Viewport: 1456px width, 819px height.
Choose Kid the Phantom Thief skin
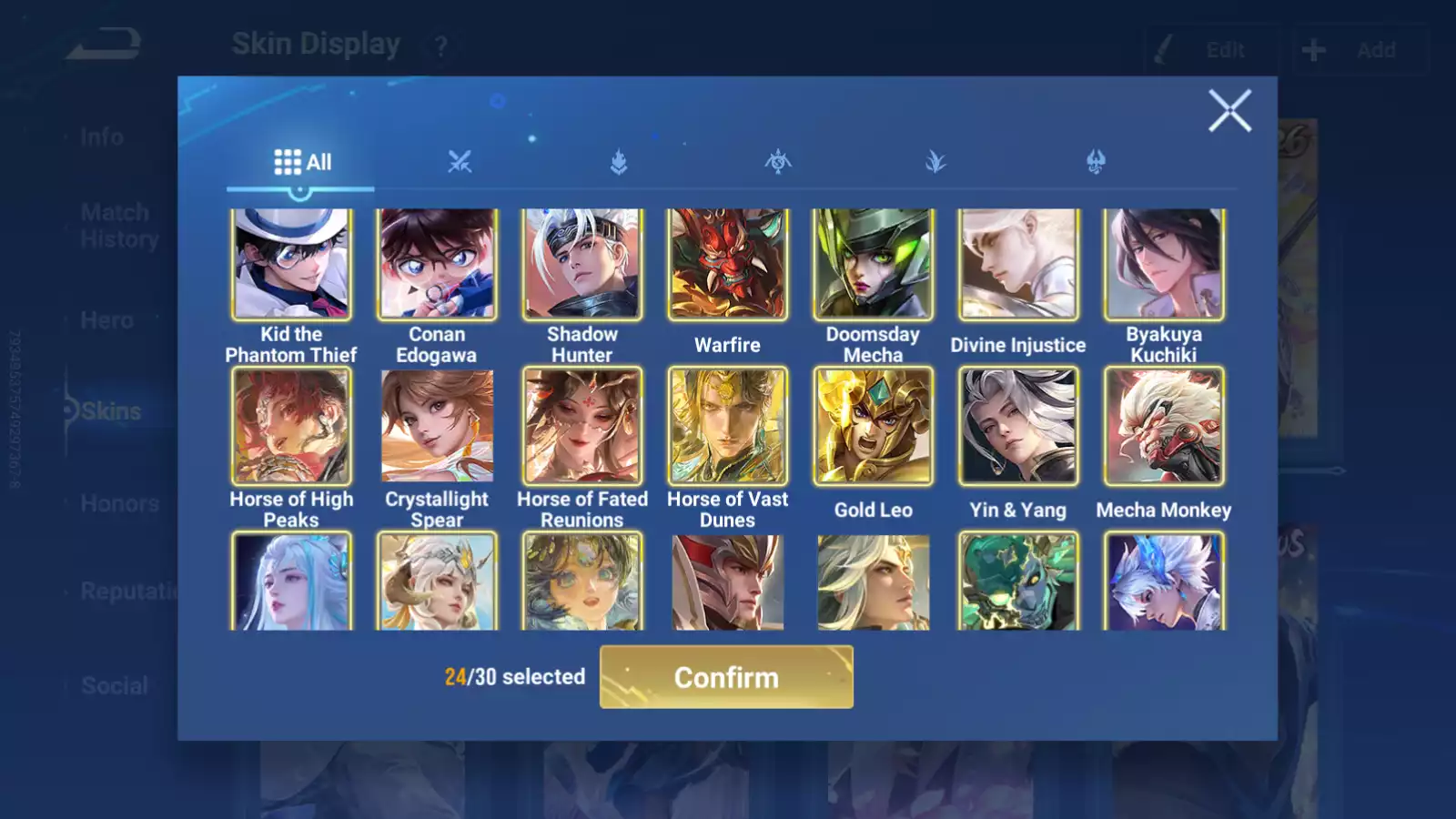pyautogui.click(x=291, y=264)
